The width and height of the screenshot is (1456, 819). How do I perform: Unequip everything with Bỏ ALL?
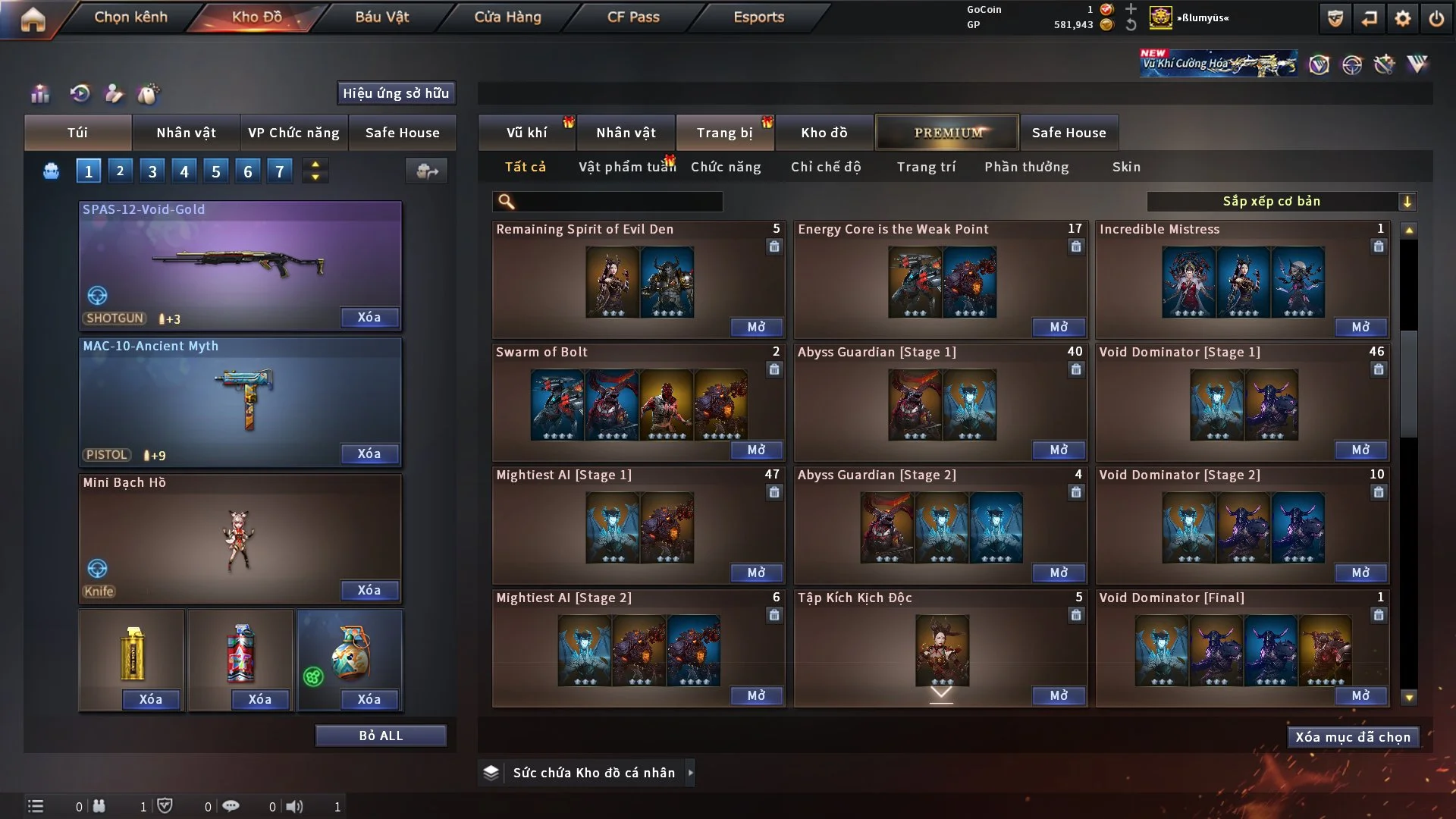(x=381, y=736)
